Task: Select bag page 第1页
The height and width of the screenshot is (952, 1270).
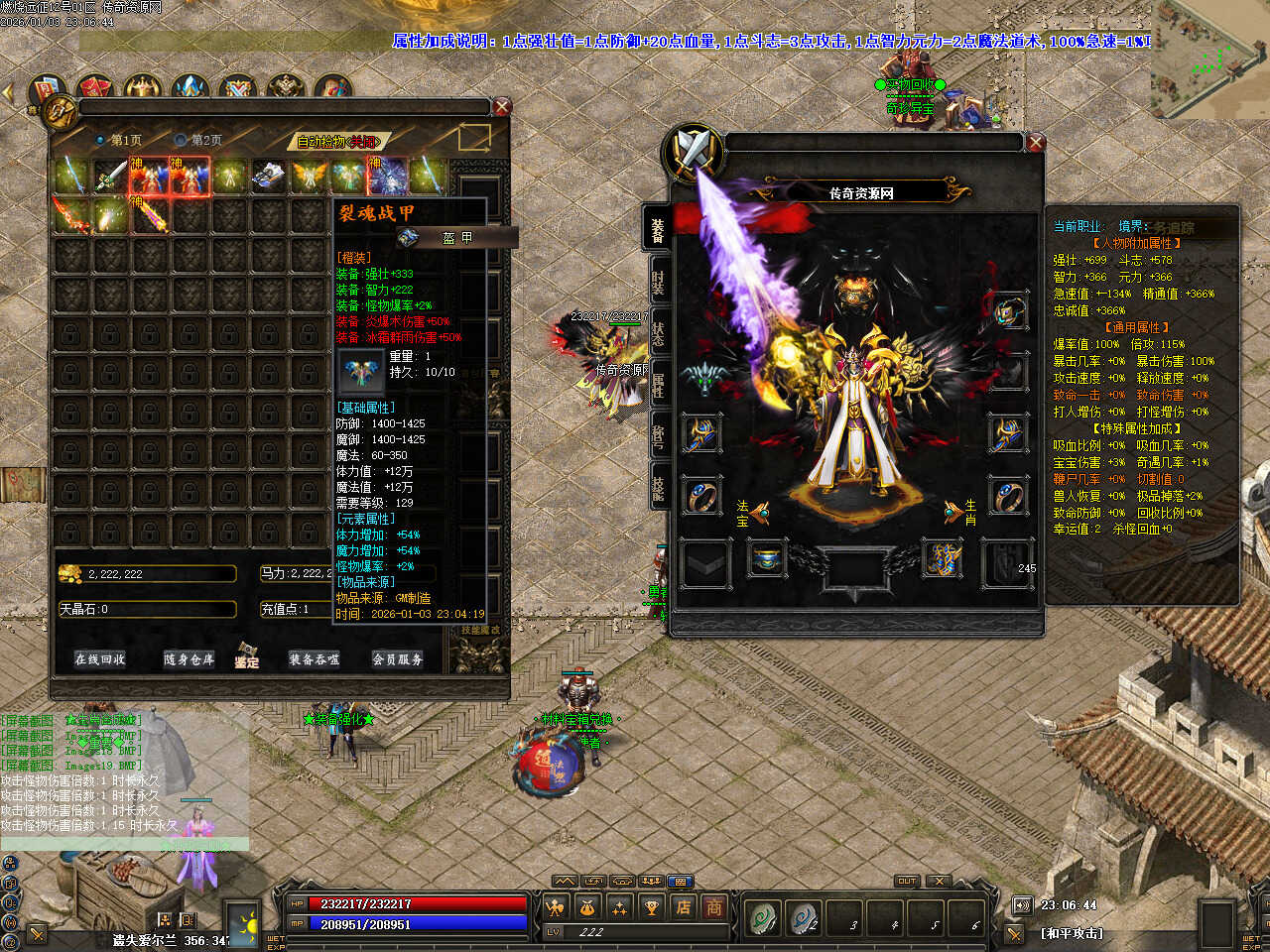Action: (x=119, y=141)
